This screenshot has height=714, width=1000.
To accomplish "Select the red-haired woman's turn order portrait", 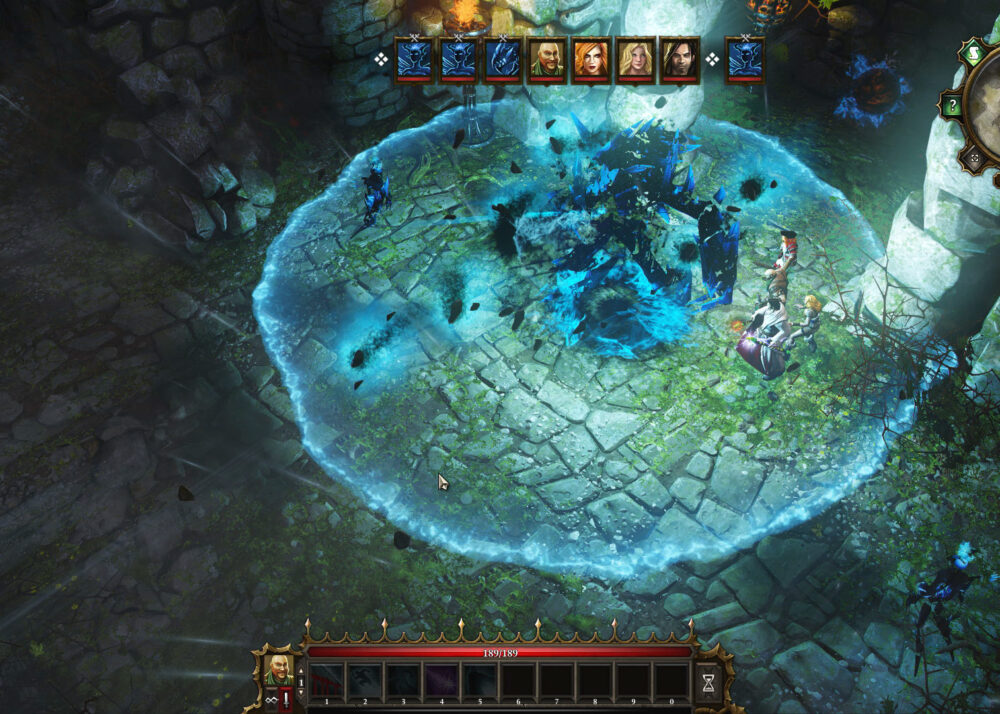I will [590, 59].
